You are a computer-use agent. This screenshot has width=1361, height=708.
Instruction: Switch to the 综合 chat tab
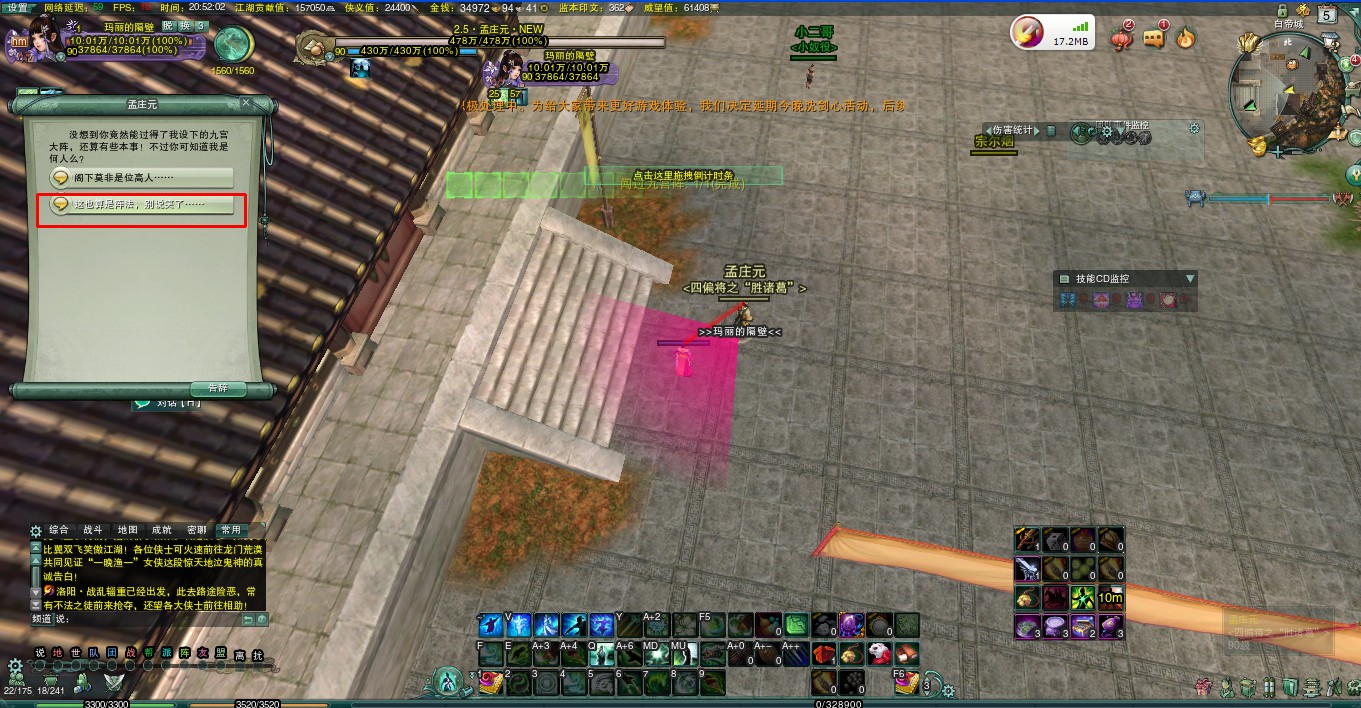coord(59,530)
